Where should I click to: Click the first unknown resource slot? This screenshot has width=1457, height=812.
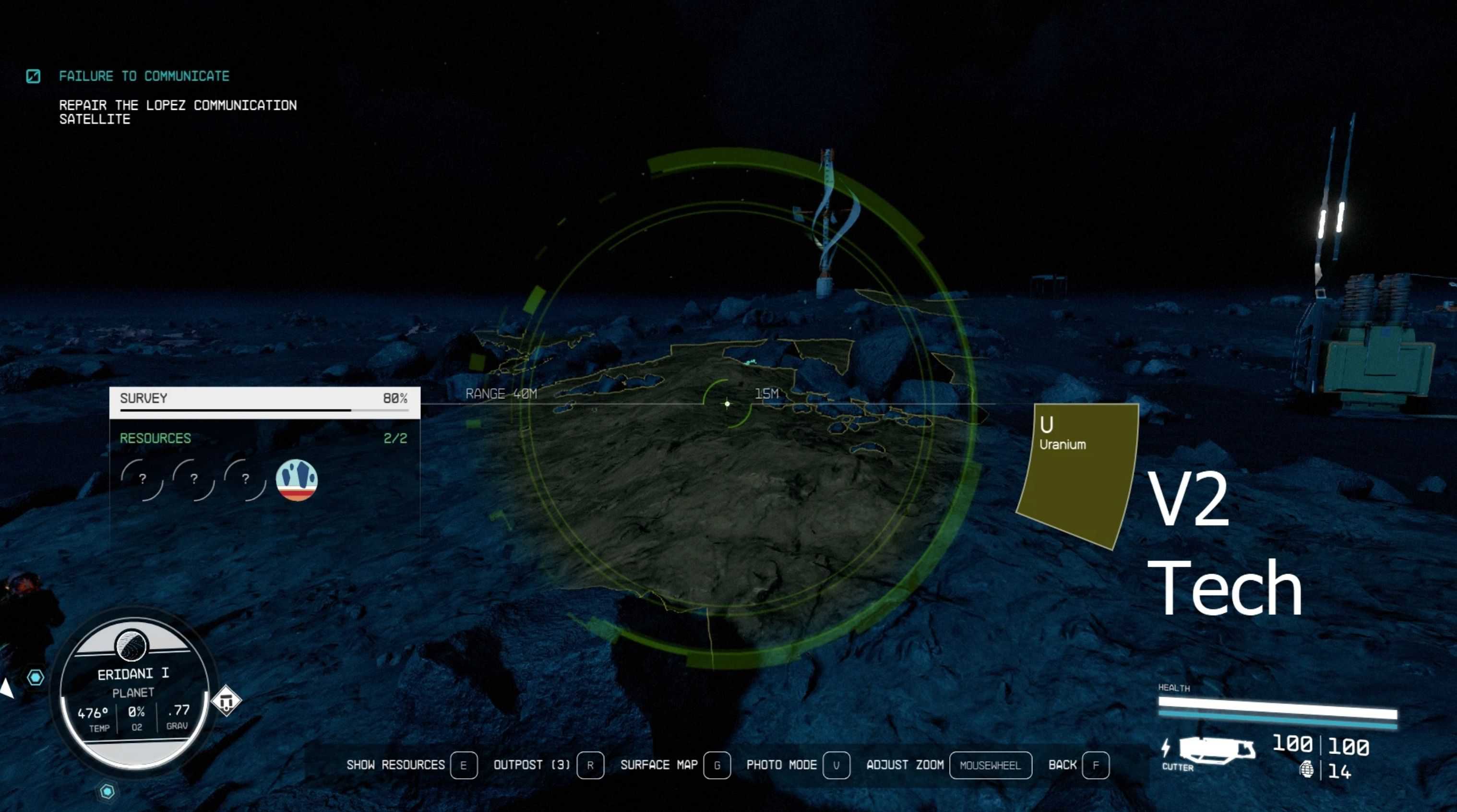(x=142, y=479)
